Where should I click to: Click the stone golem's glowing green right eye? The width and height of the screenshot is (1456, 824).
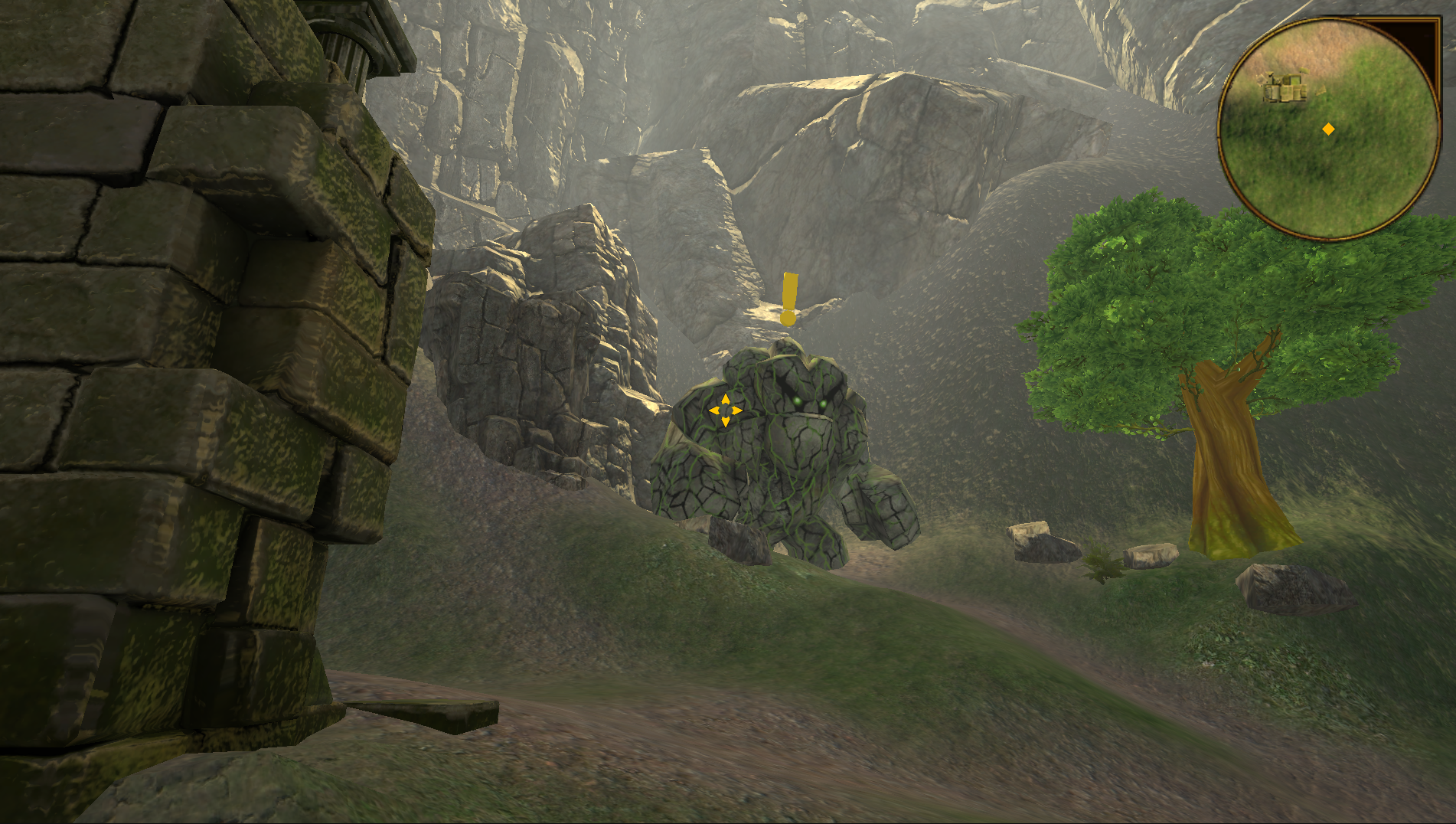(823, 403)
